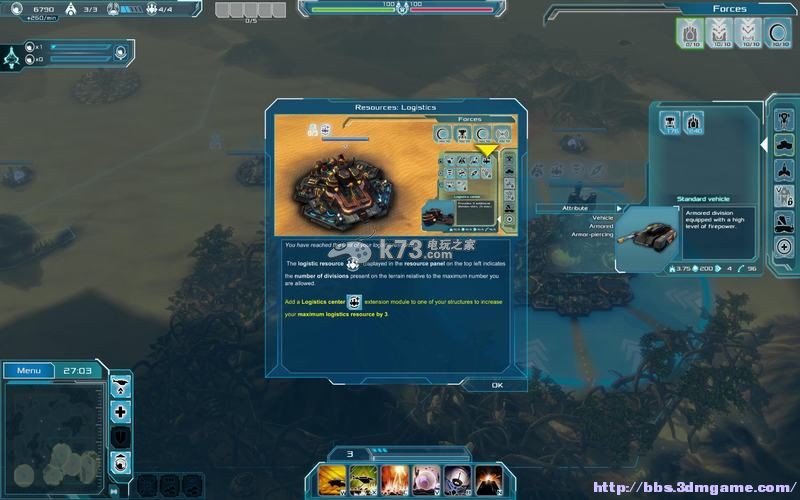
Task: Select the circular ring Forces slot
Action: tap(777, 34)
